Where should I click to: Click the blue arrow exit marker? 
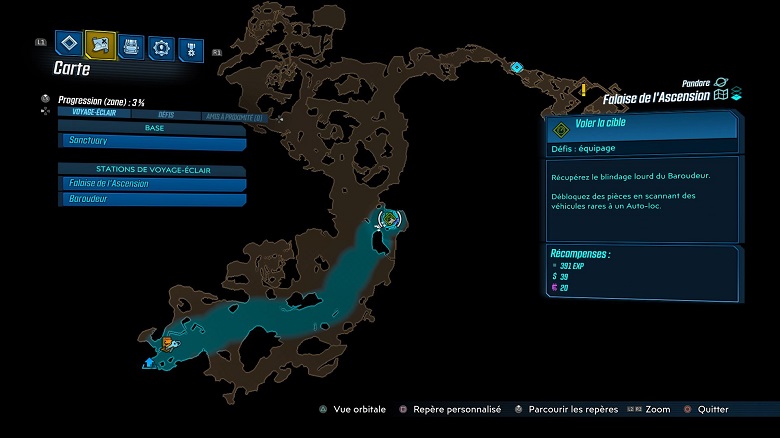point(150,362)
